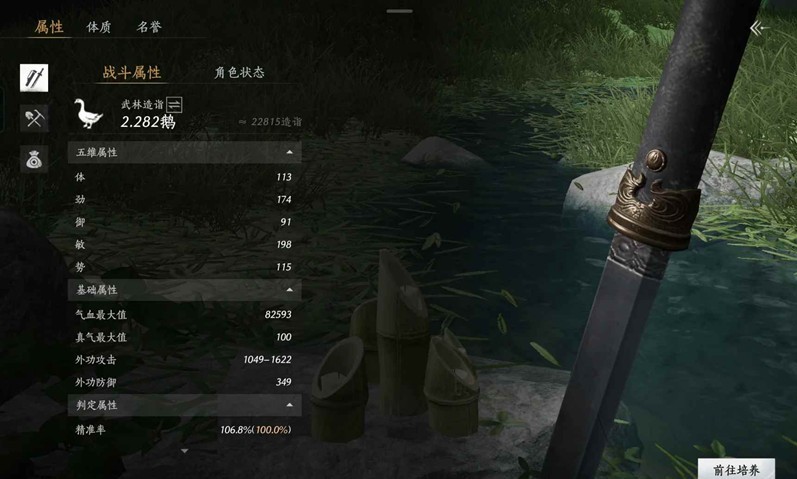This screenshot has width=797, height=479.
Task: Click the white goose mastery icon
Action: pyautogui.click(x=88, y=113)
